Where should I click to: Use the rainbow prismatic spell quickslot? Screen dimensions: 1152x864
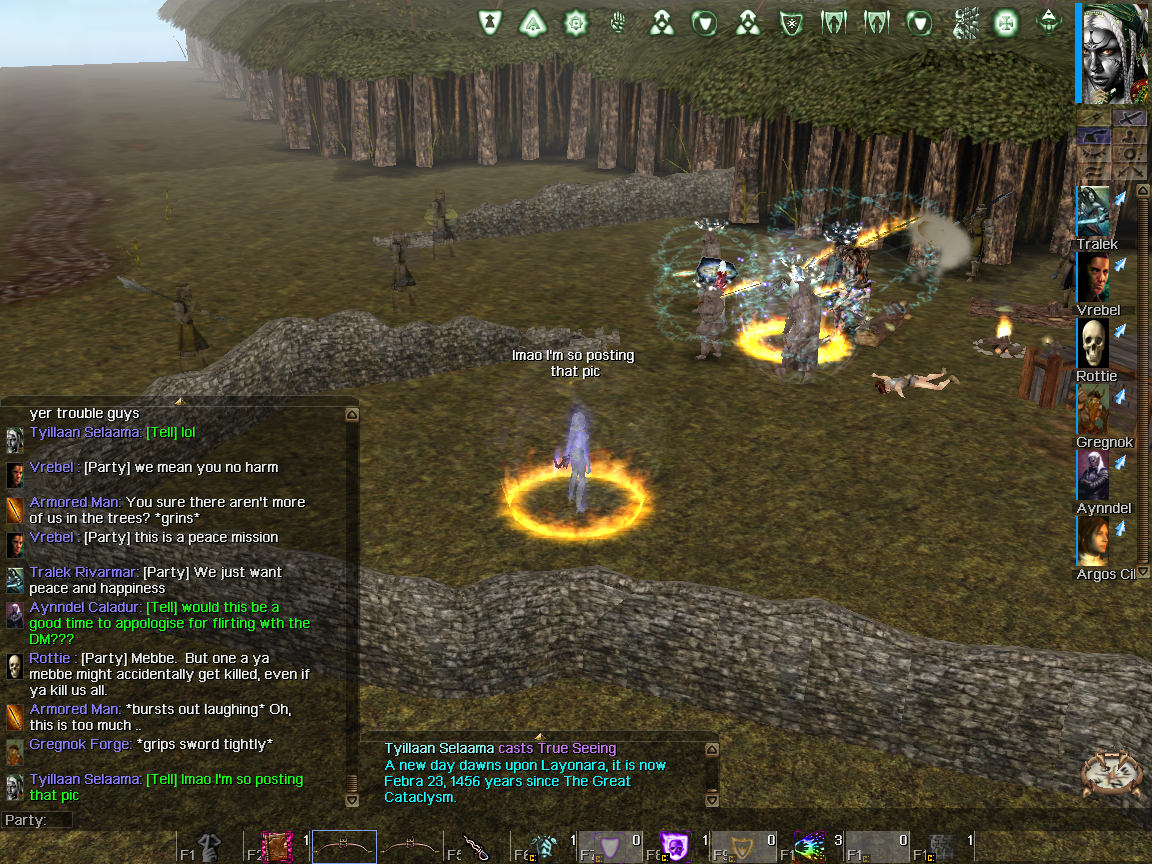point(809,848)
